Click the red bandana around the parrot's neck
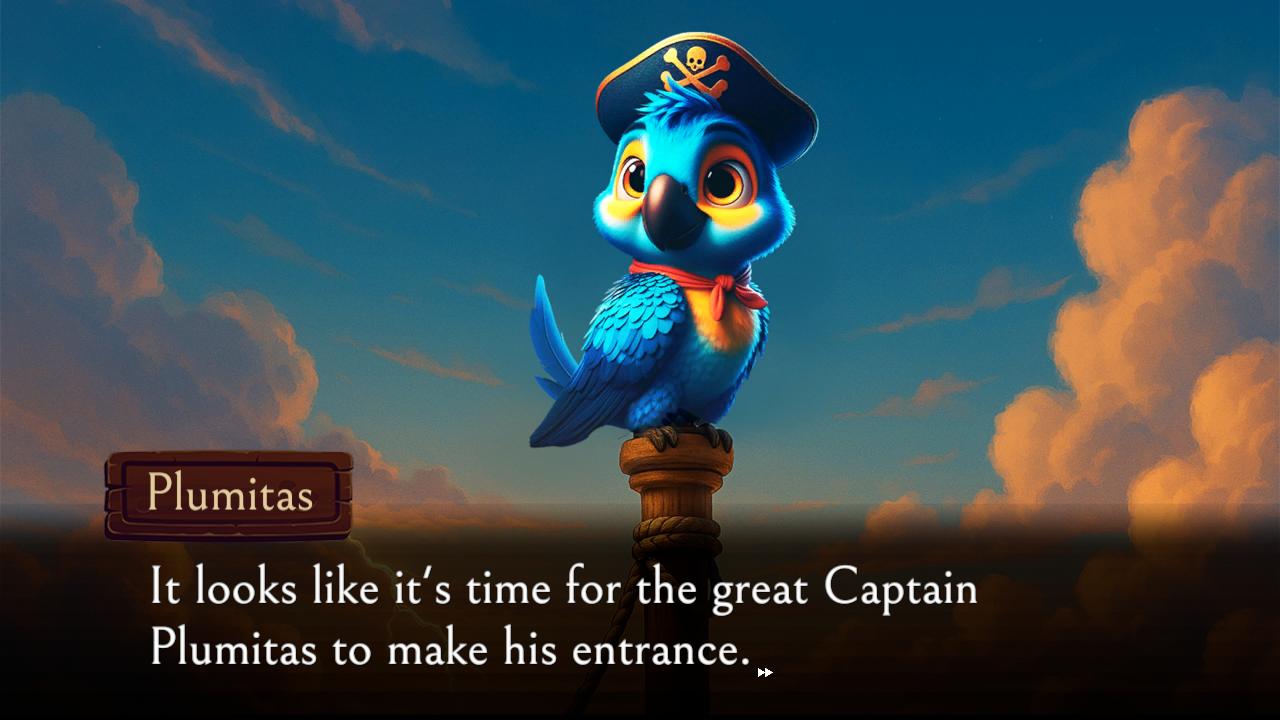Image resolution: width=1280 pixels, height=720 pixels. tap(700, 277)
